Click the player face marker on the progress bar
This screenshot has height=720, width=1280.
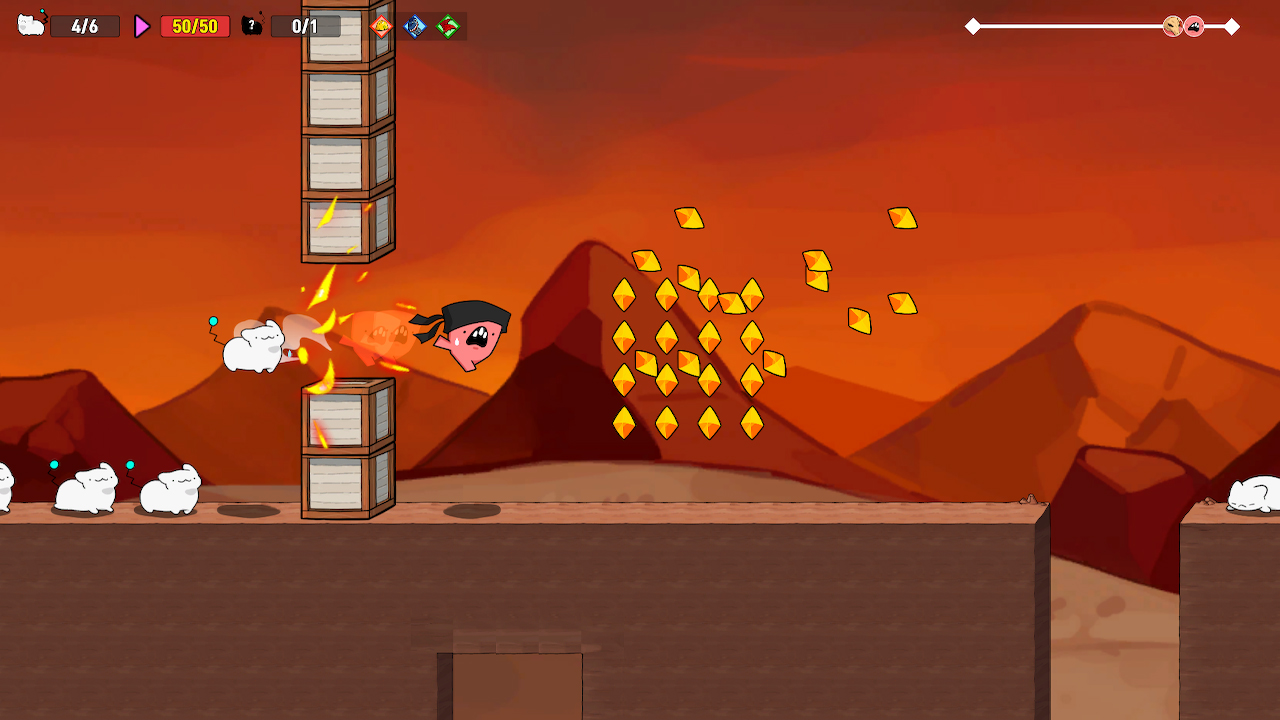coord(1172,27)
